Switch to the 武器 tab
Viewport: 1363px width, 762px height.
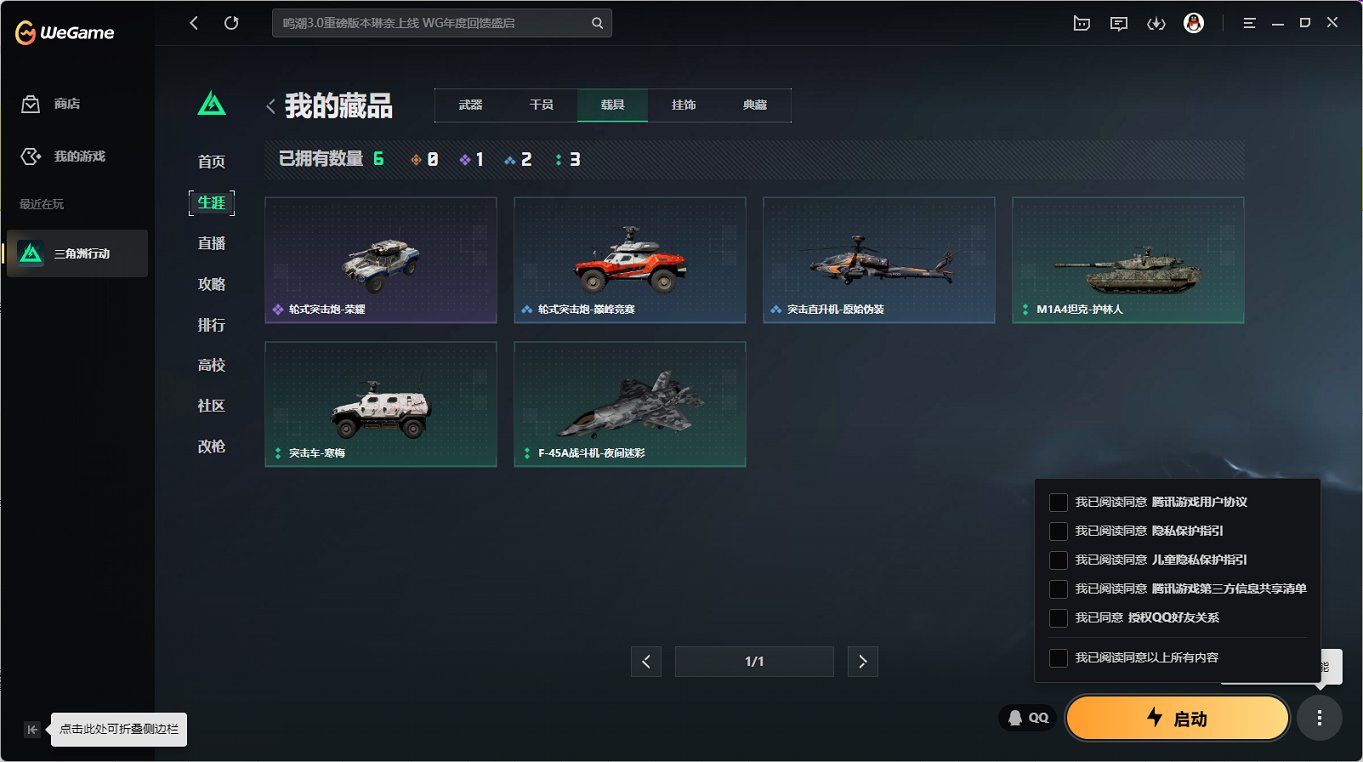(x=469, y=103)
